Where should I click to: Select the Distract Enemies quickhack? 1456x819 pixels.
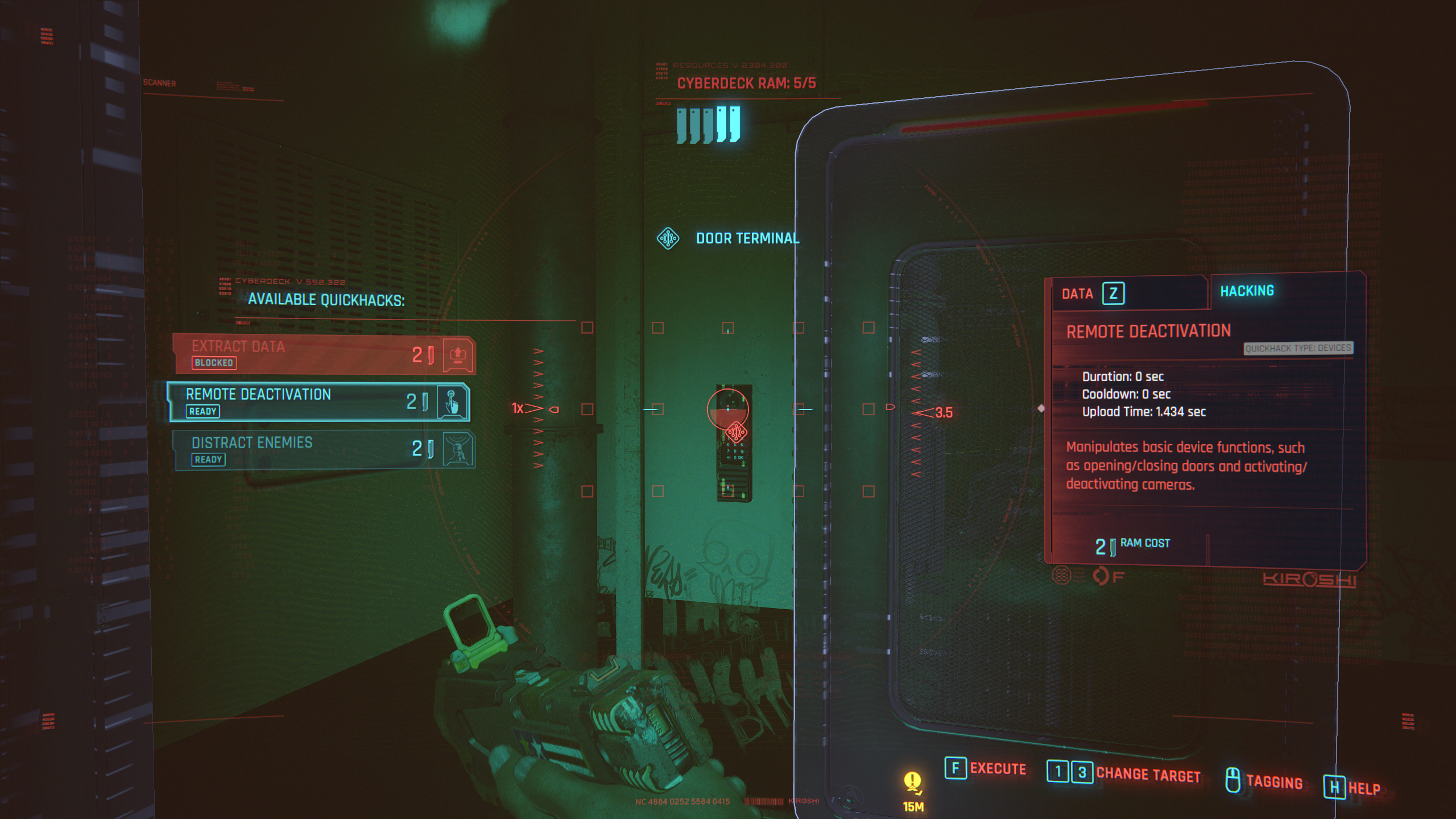tap(323, 450)
